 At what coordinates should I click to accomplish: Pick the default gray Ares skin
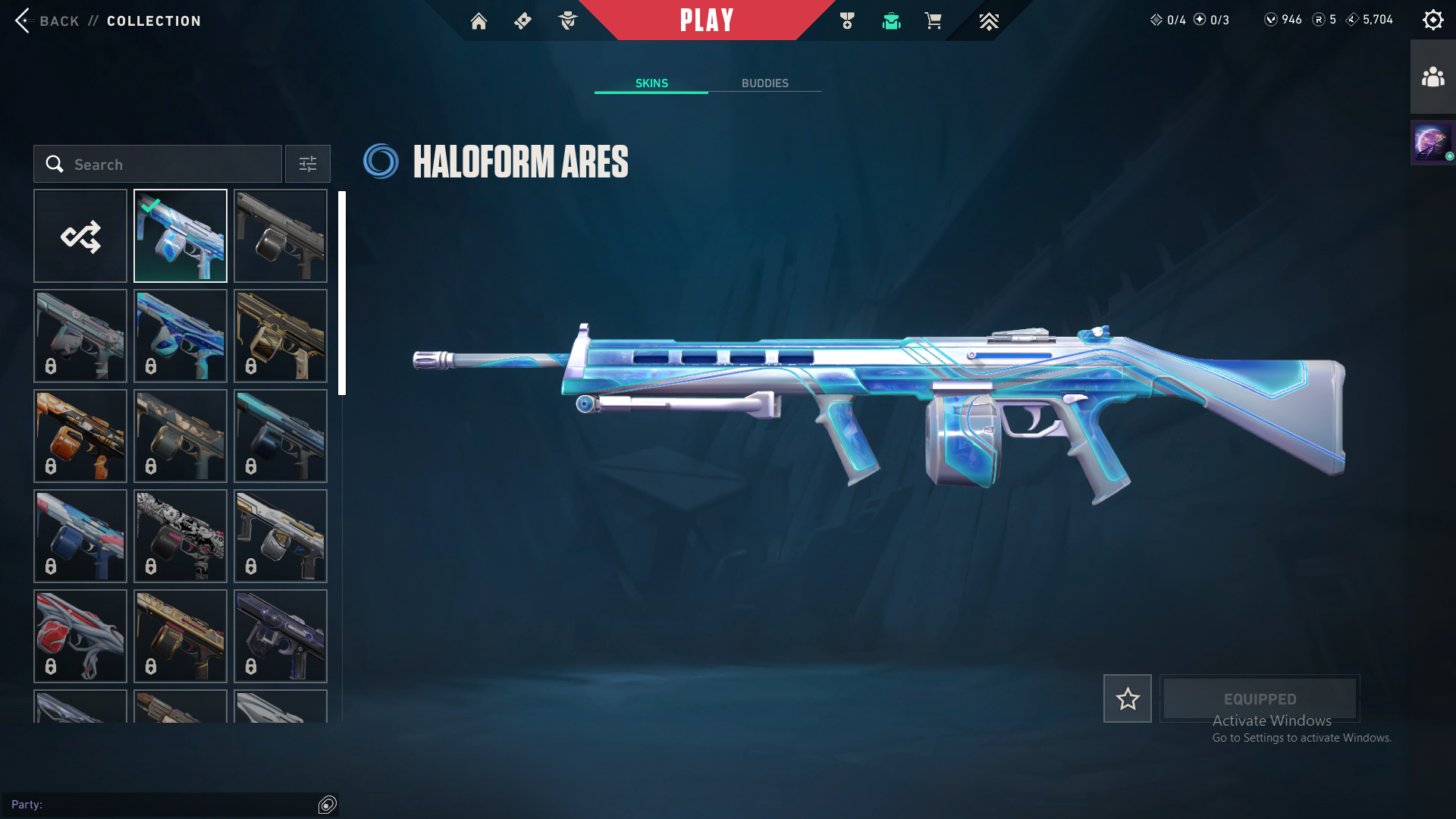[x=281, y=236]
